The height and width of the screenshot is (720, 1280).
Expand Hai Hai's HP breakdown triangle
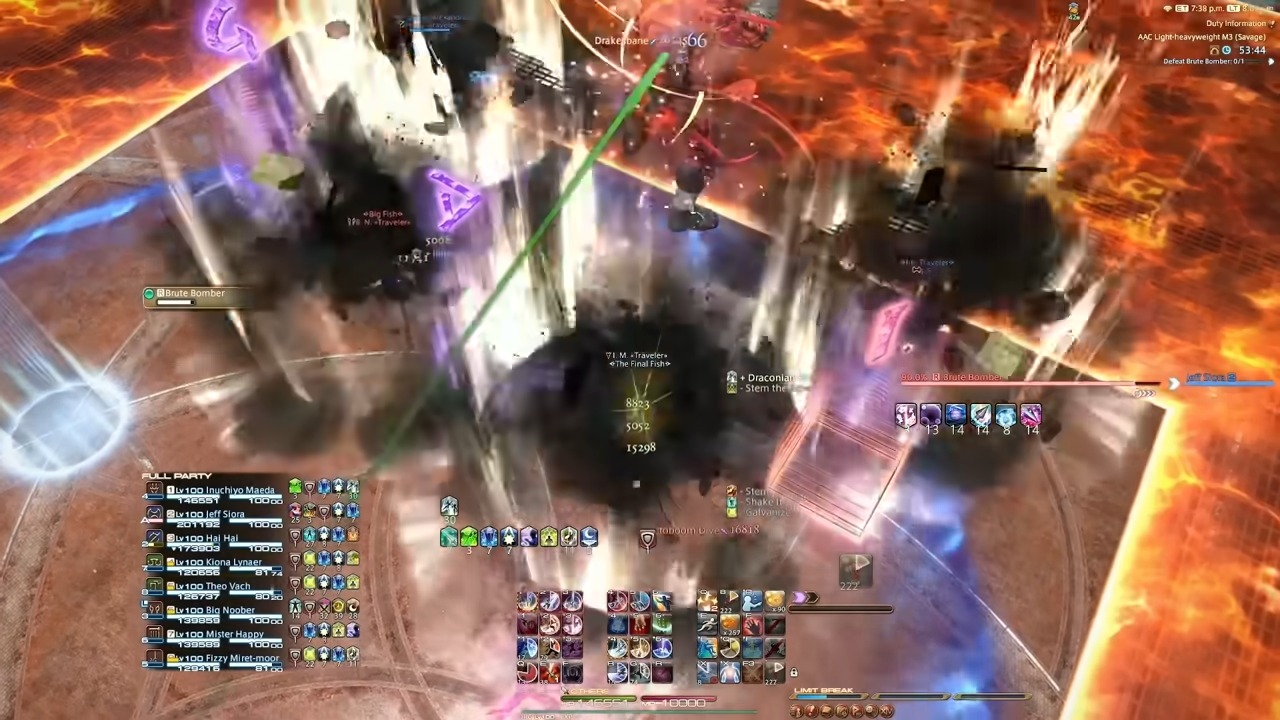(176, 547)
